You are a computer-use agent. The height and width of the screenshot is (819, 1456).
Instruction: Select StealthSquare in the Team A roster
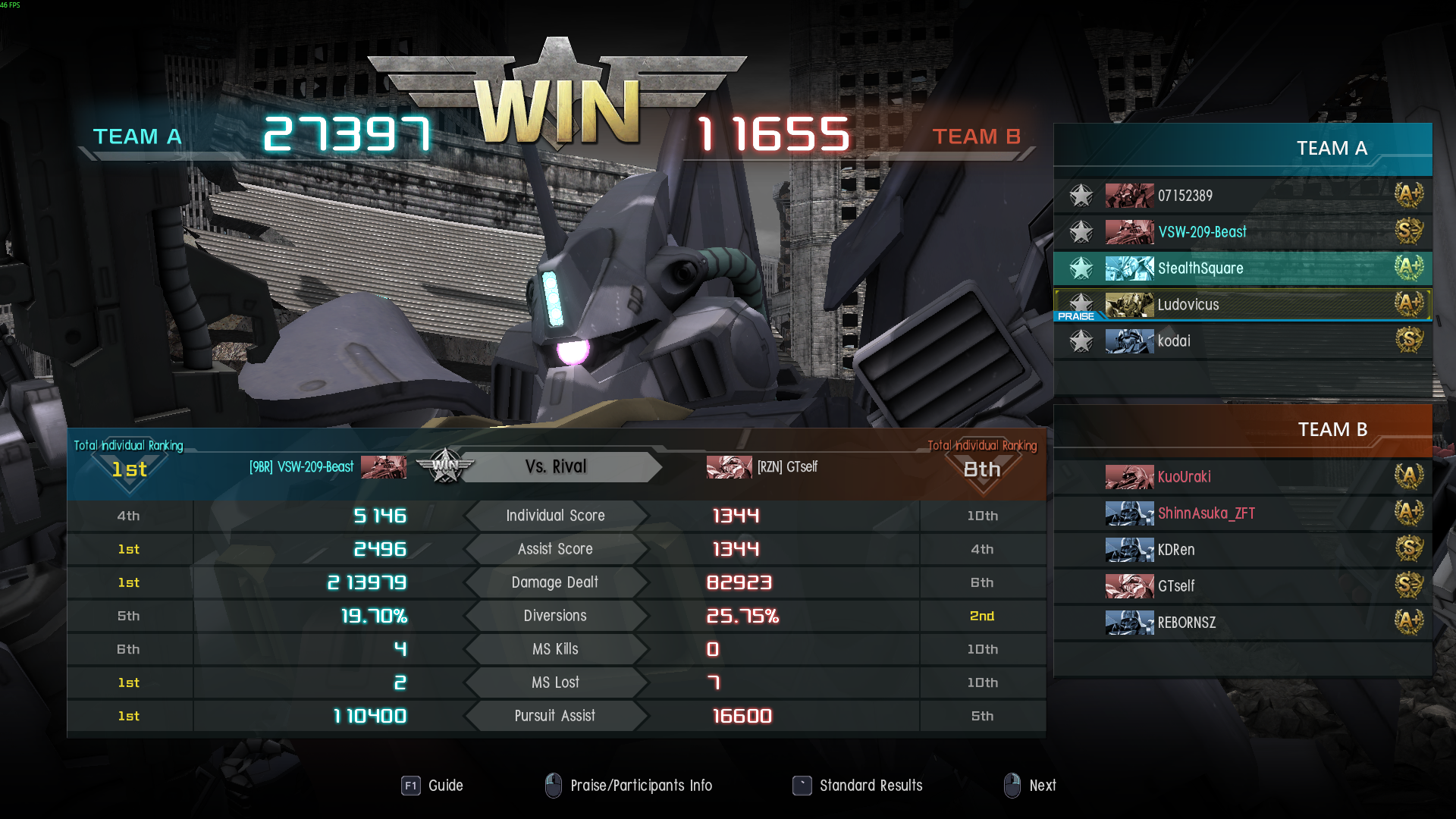click(x=1244, y=268)
